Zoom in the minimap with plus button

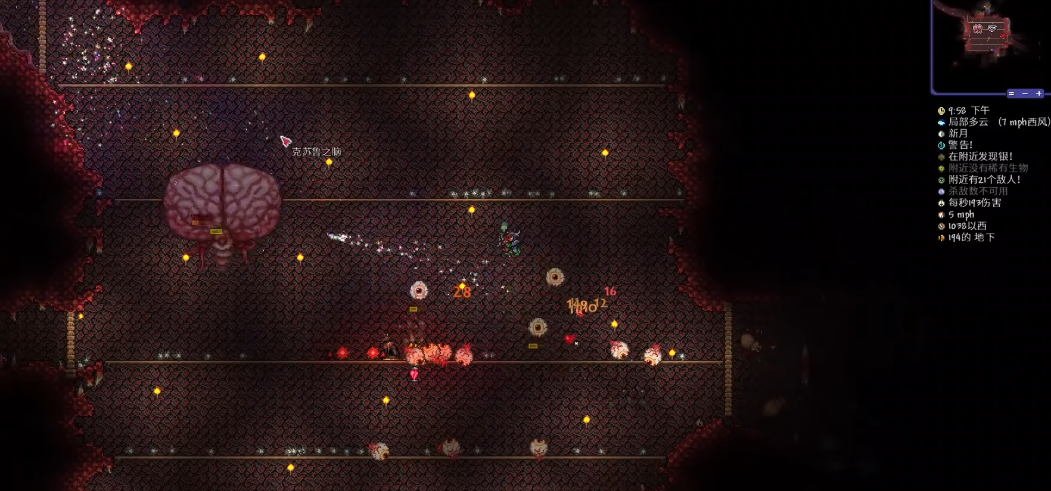click(x=1039, y=93)
